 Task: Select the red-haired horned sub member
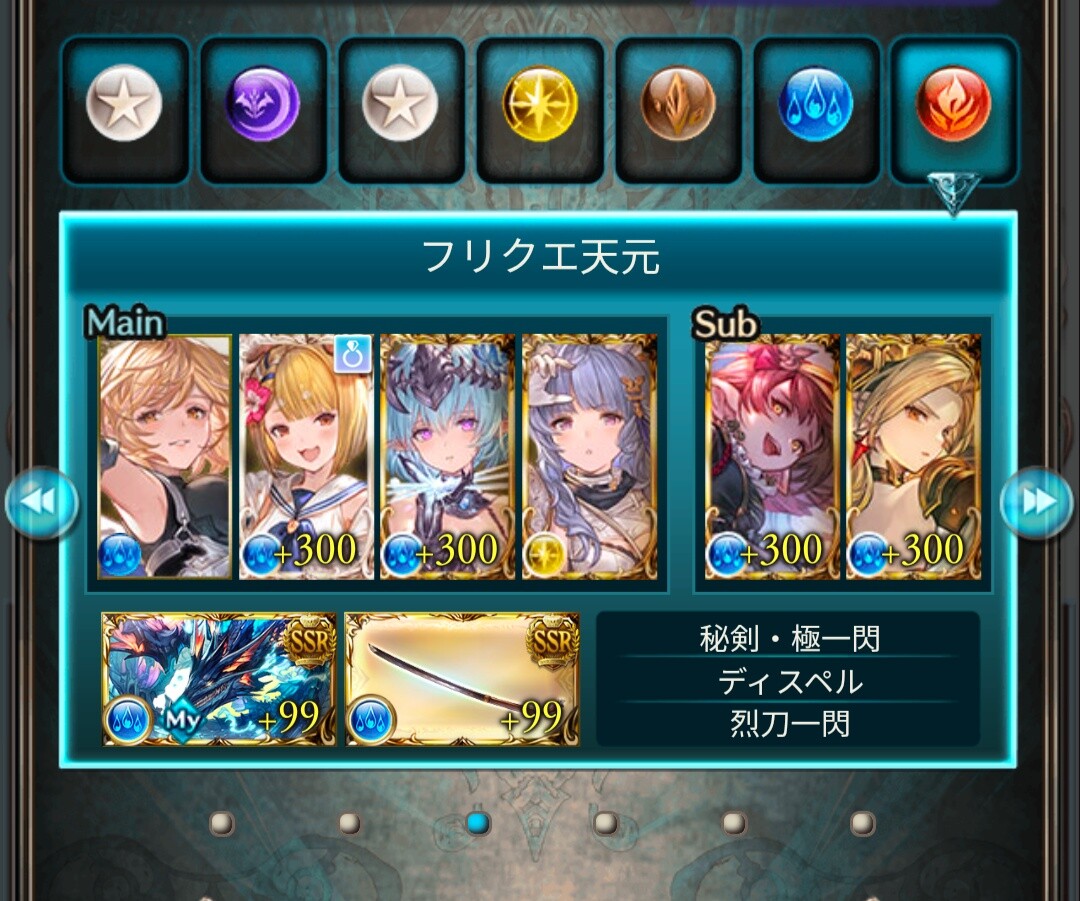click(772, 457)
